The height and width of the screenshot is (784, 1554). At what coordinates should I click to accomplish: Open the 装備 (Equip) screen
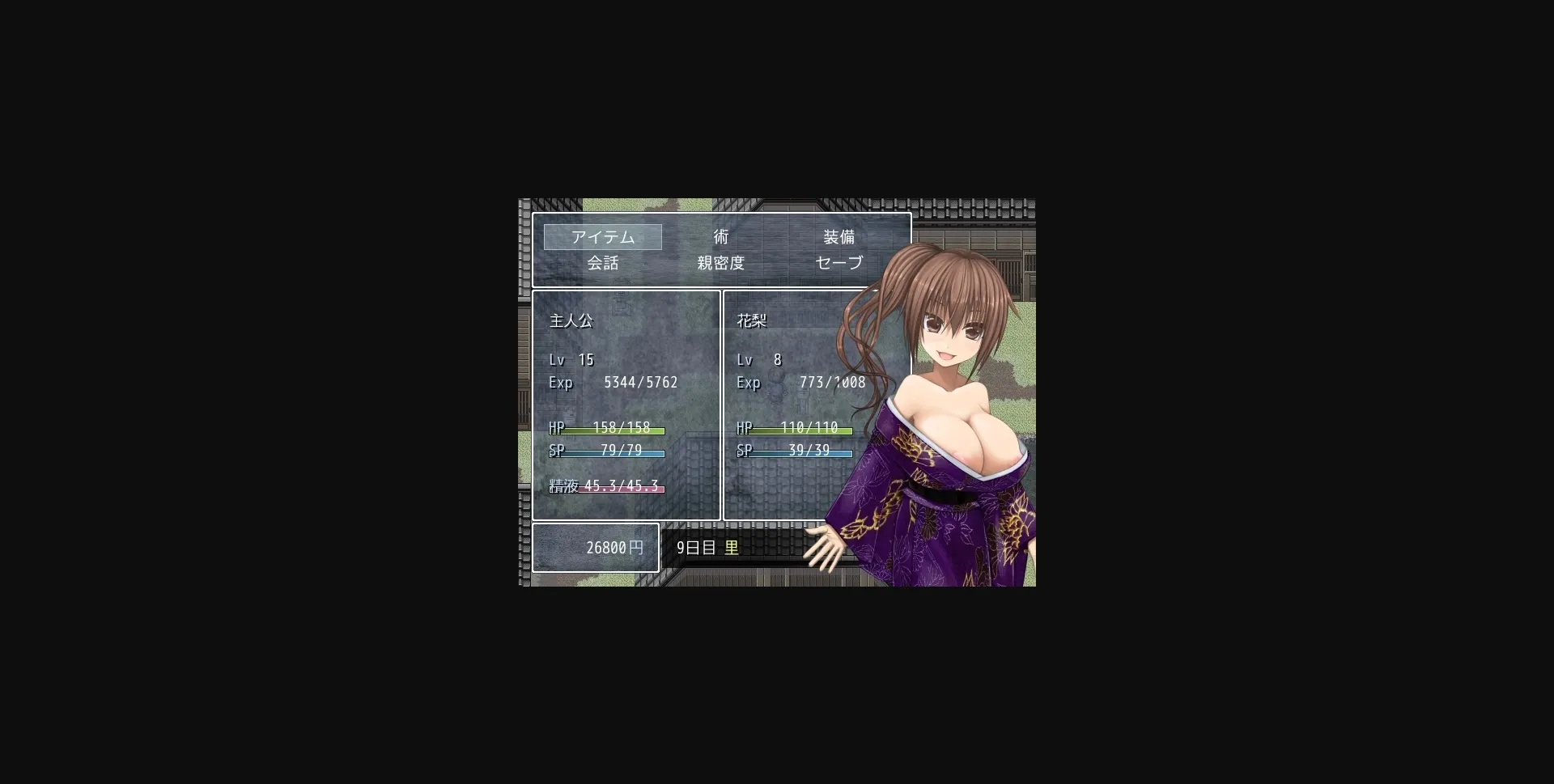click(x=837, y=236)
